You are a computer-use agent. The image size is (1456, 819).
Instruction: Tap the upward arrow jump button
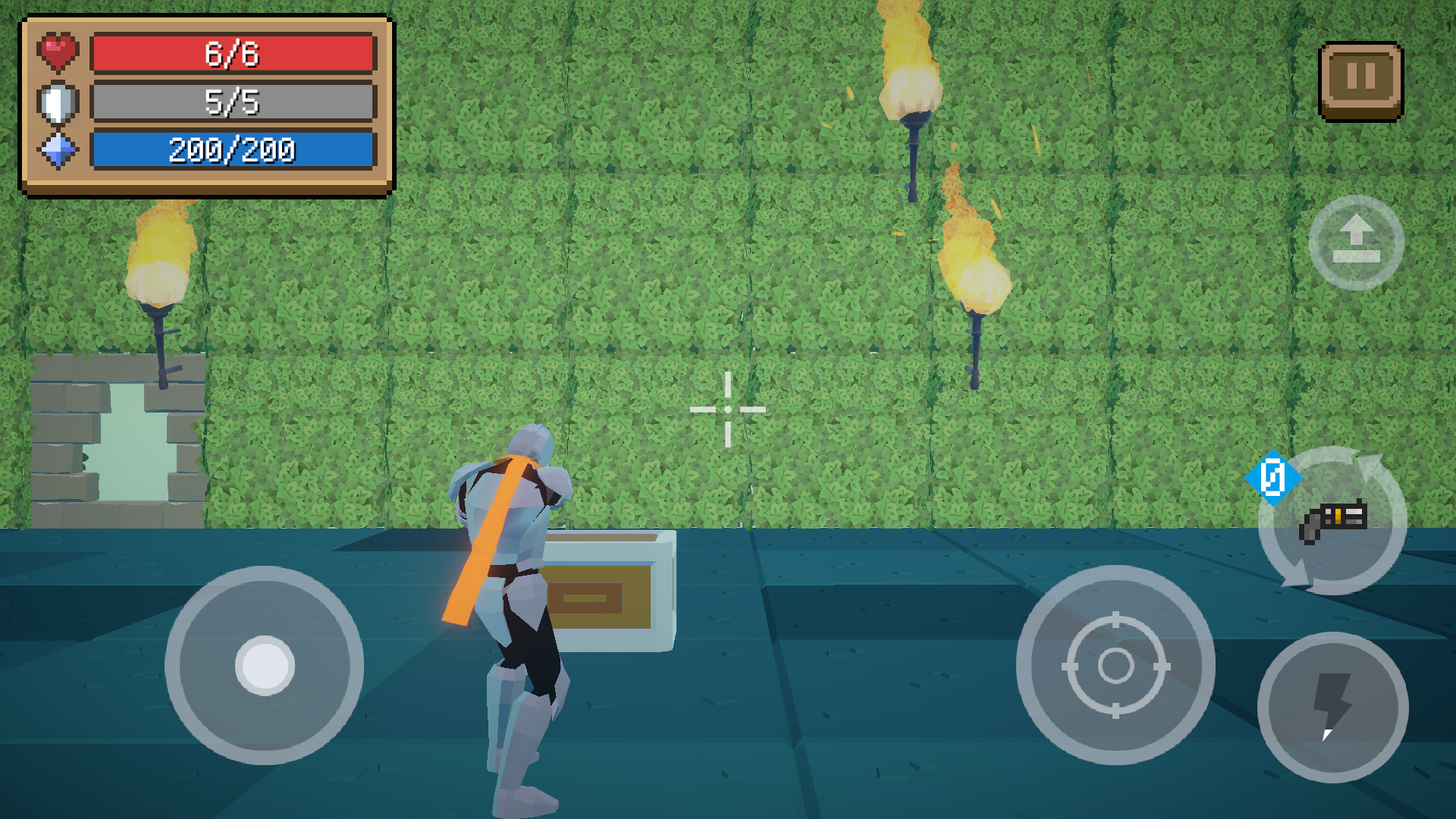coord(1356,243)
